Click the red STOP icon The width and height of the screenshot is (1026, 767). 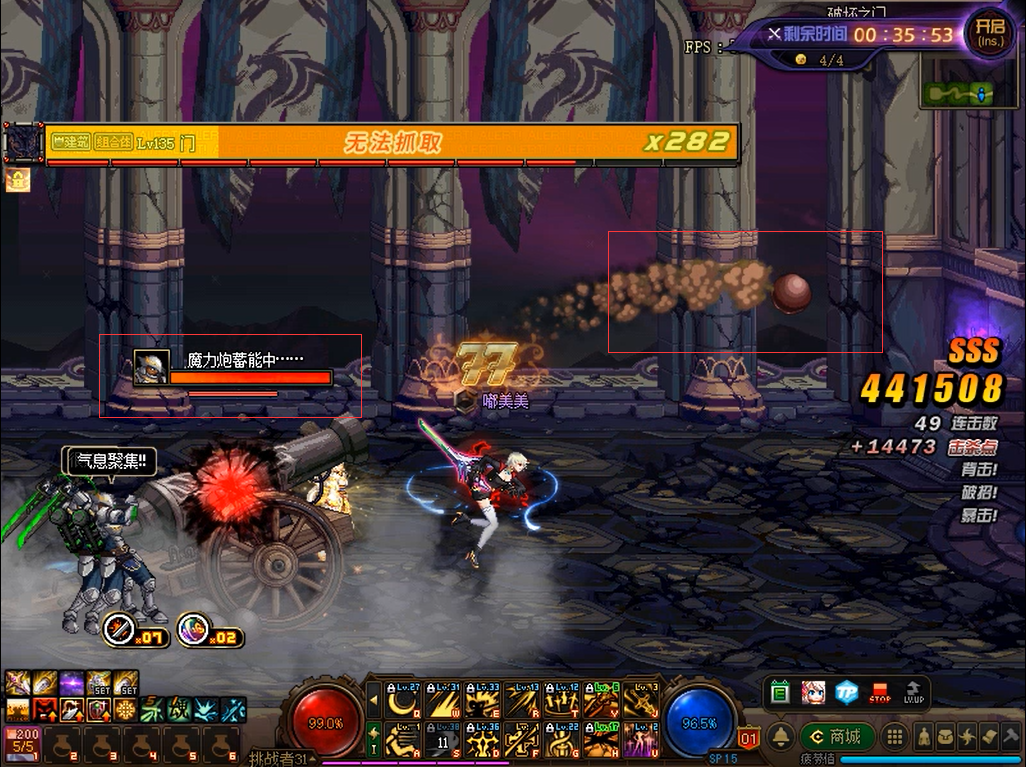tap(880, 692)
